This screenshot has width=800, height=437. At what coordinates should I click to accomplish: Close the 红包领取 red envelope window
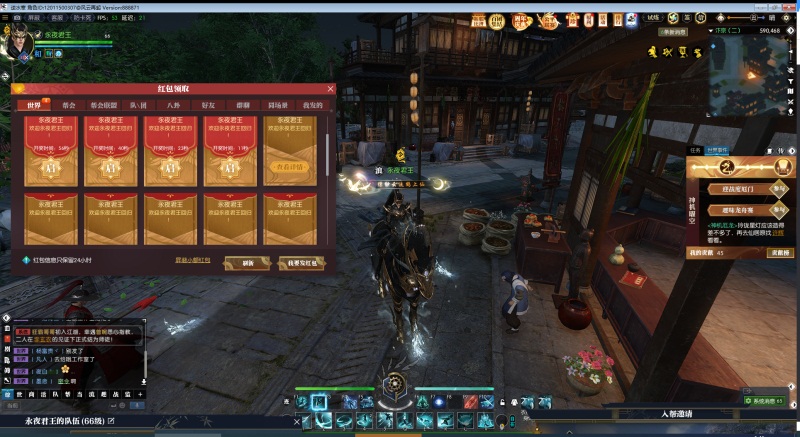pos(330,89)
